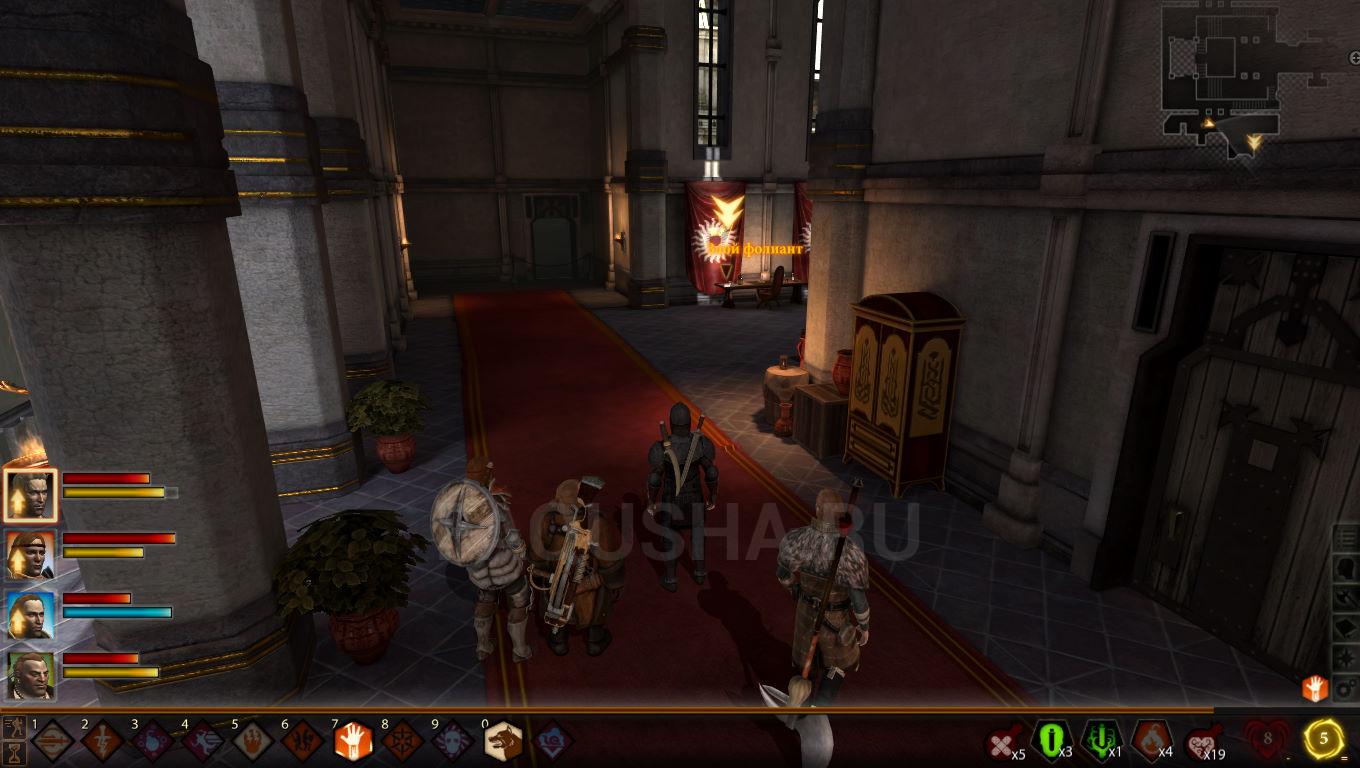This screenshot has height=768, width=1360.
Task: Click the minus beside the dark heart counter
Action: tap(1289, 755)
